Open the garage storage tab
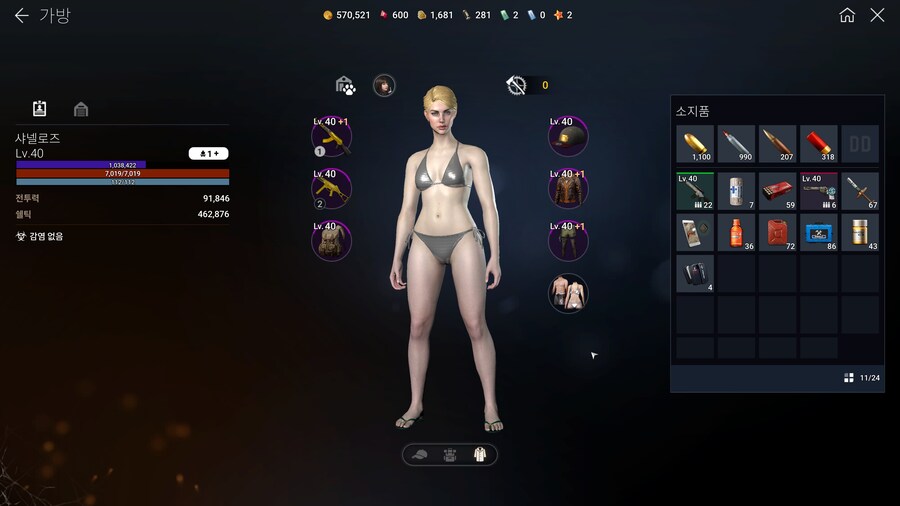The width and height of the screenshot is (900, 506). click(x=81, y=109)
